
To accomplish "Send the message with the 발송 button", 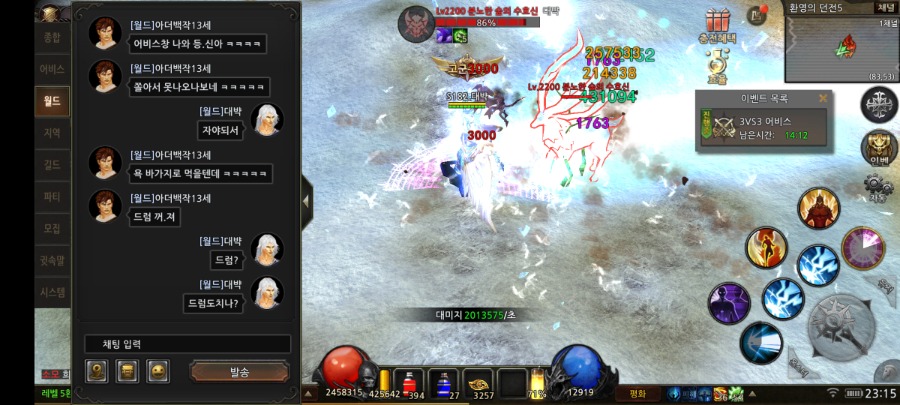I will coord(239,372).
